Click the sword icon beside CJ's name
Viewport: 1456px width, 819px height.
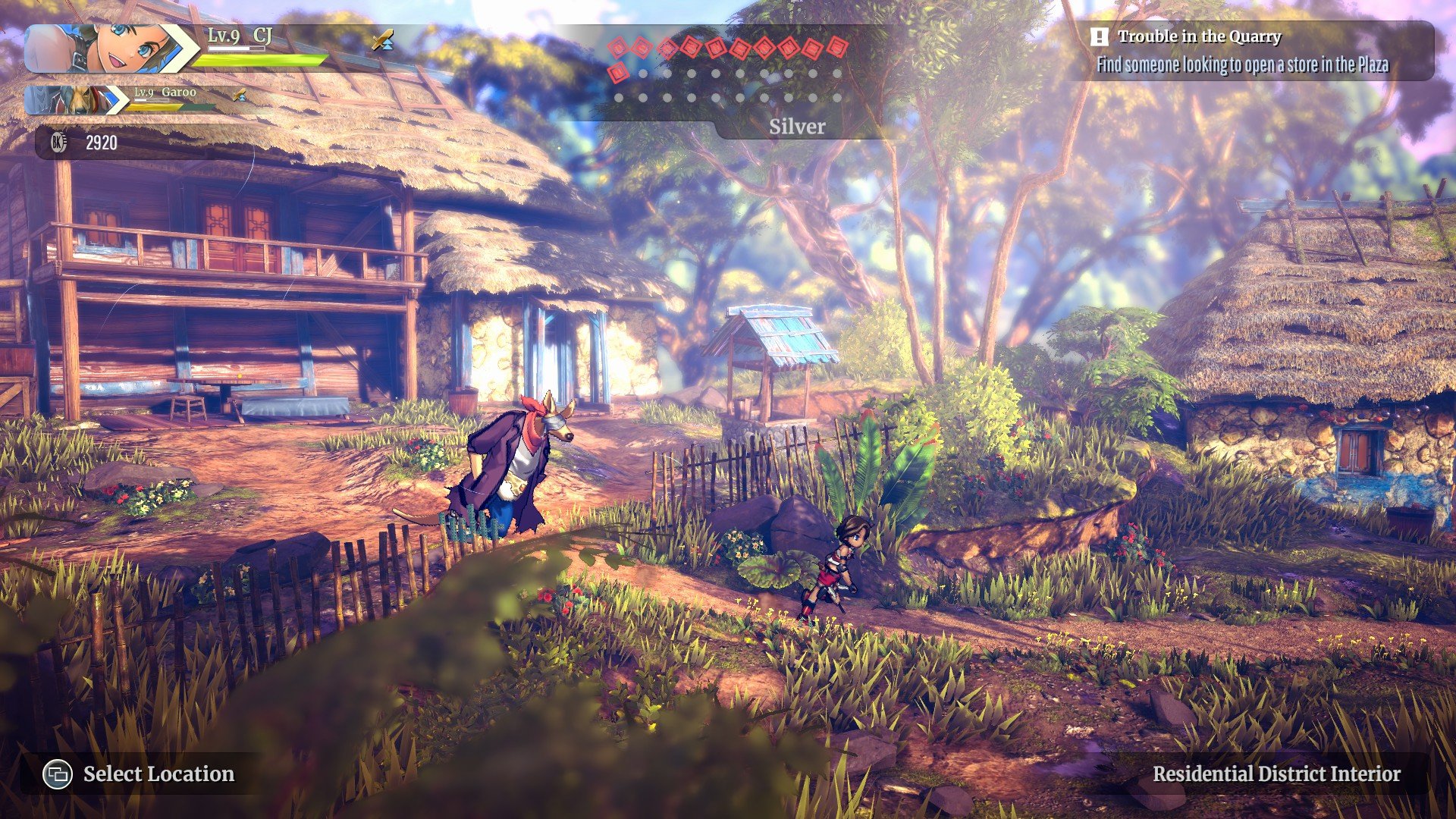click(x=383, y=39)
